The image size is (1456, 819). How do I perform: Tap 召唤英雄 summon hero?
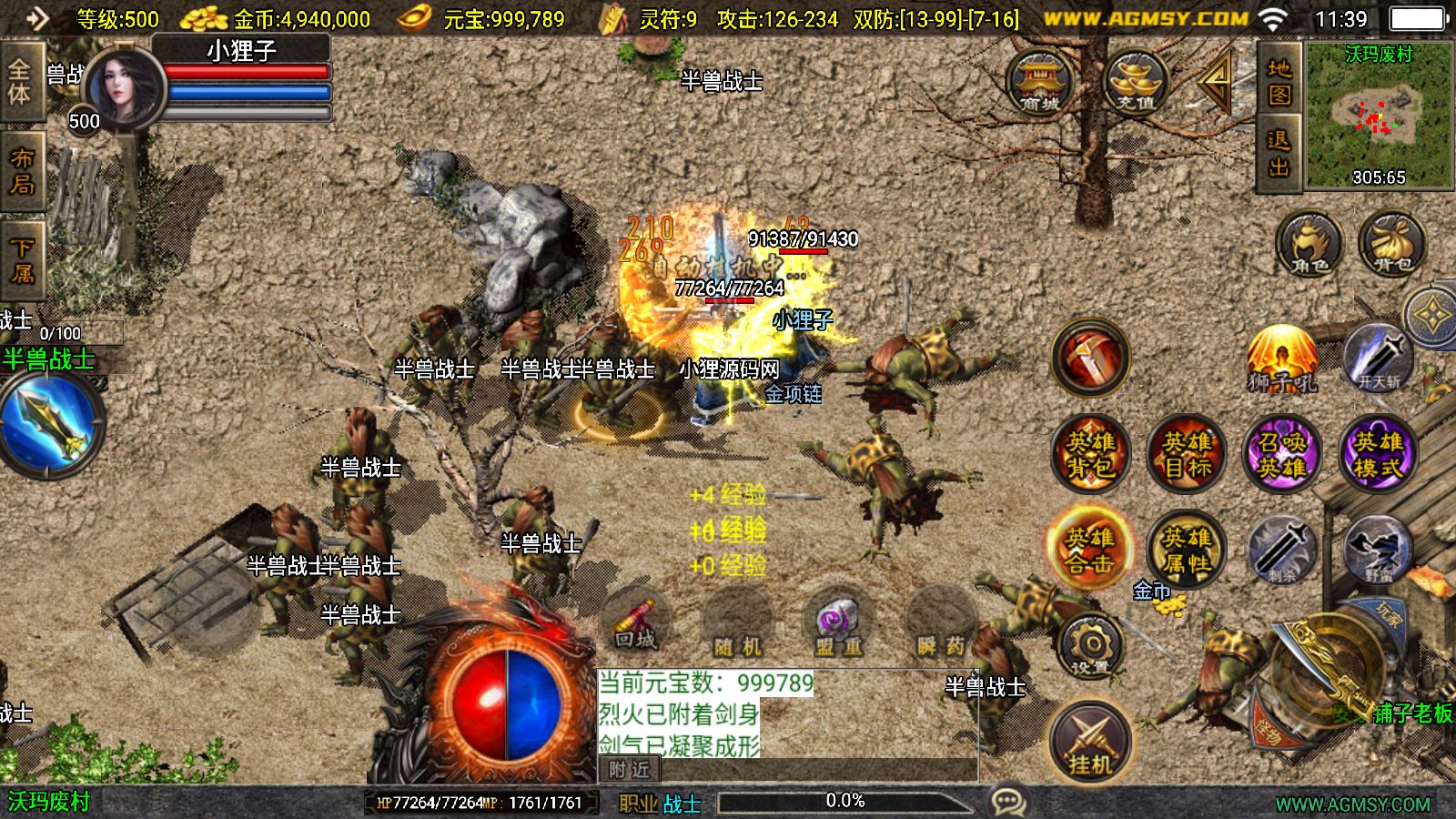[x=1282, y=454]
